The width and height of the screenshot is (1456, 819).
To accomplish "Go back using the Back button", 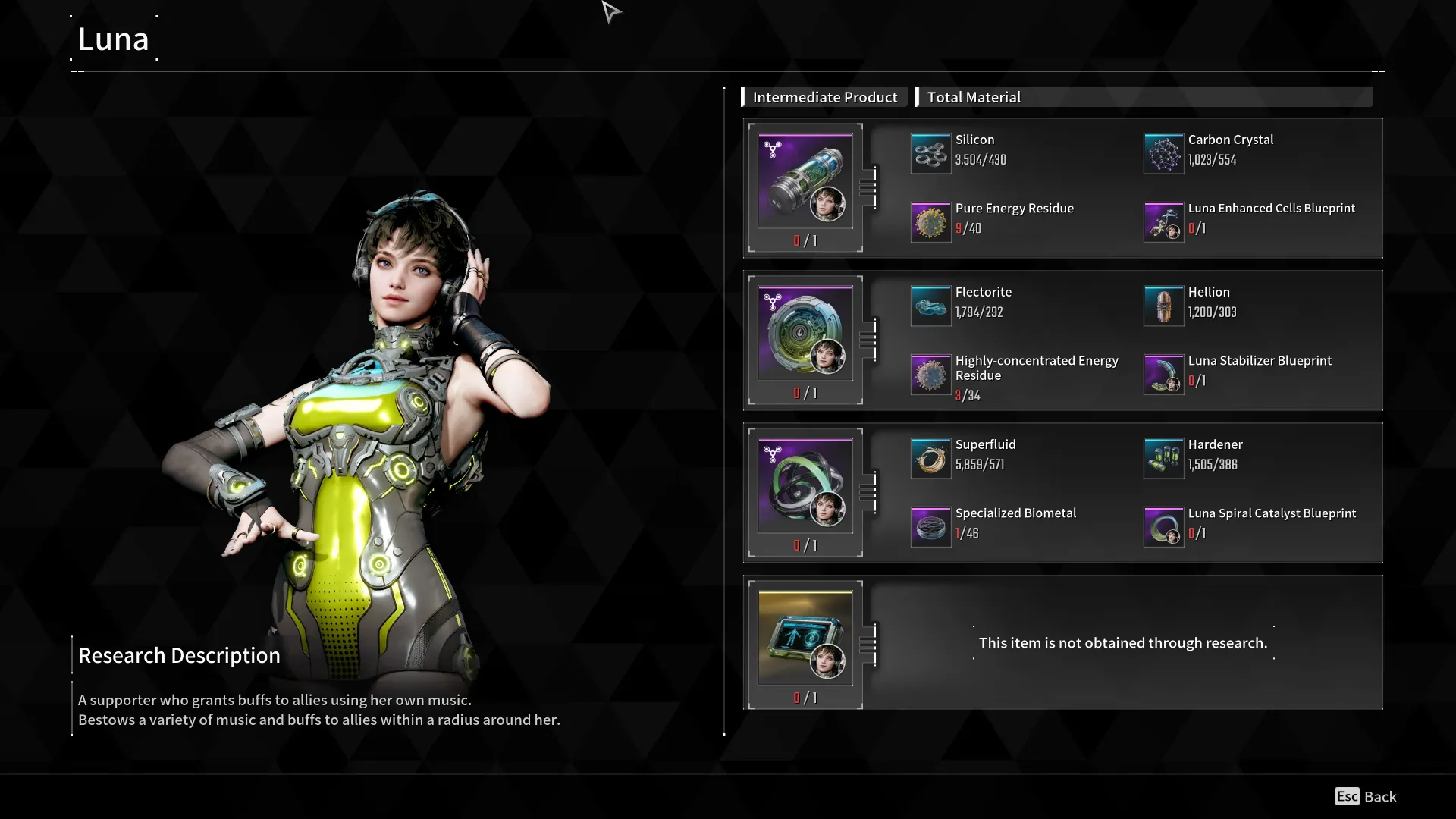I will pos(1366,796).
